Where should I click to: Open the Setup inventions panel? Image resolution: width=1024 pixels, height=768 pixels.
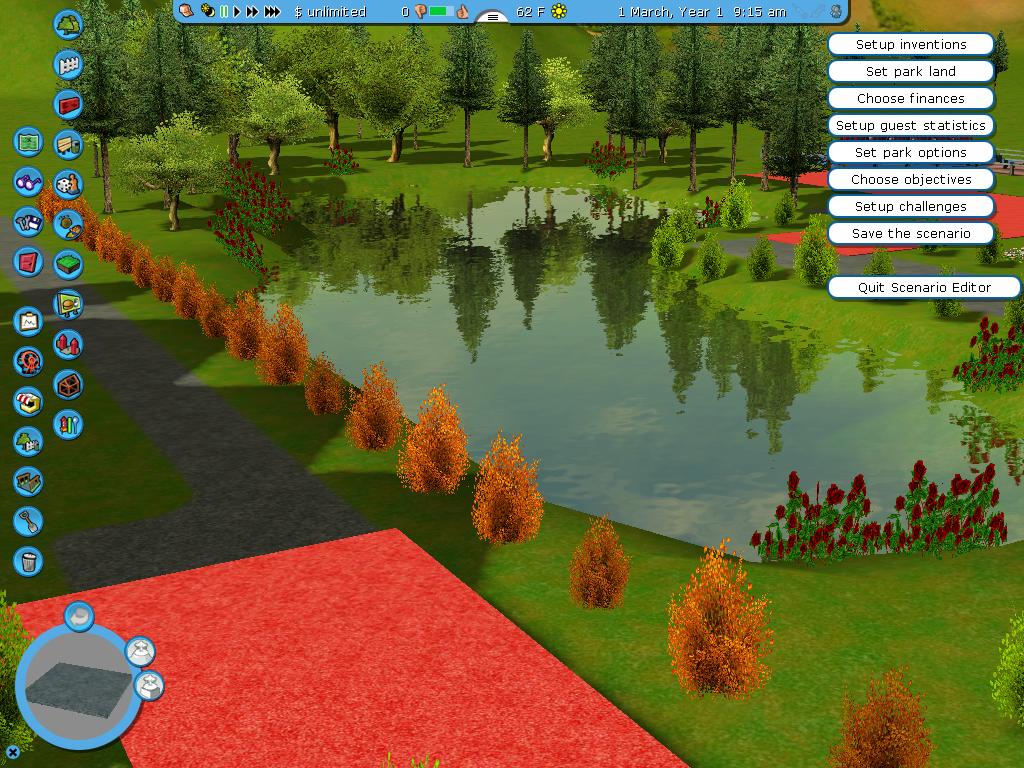pos(910,44)
